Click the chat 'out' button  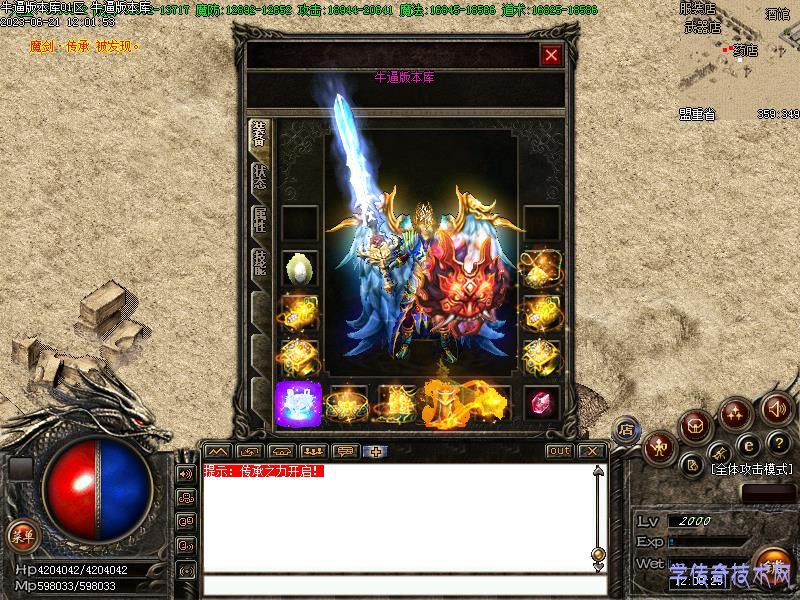[x=560, y=451]
